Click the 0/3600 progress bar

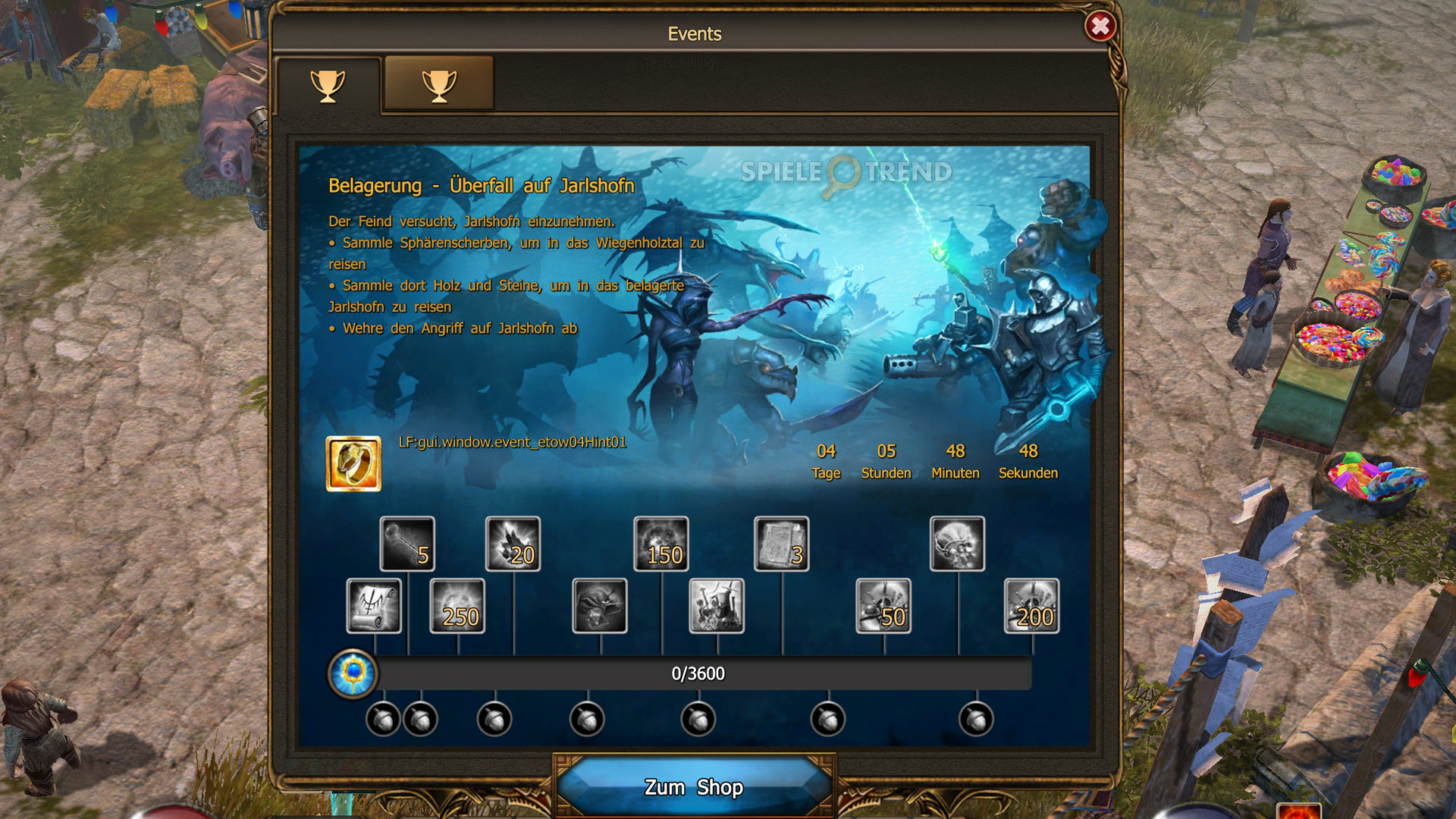tap(698, 673)
